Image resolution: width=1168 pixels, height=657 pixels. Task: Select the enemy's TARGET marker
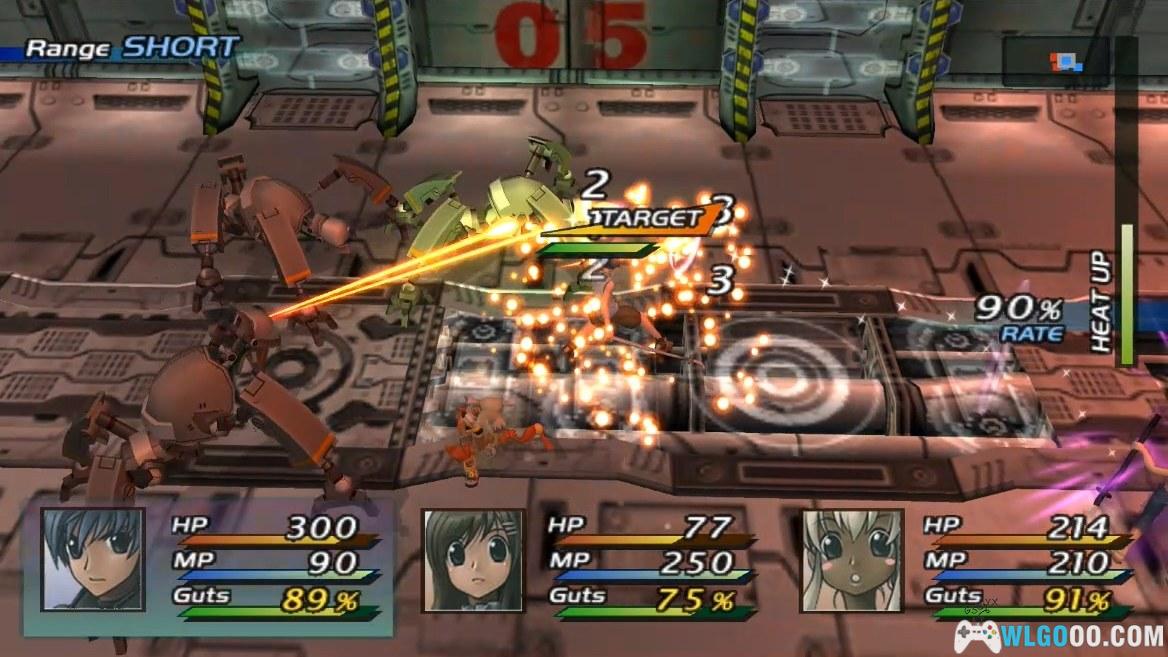pos(645,219)
